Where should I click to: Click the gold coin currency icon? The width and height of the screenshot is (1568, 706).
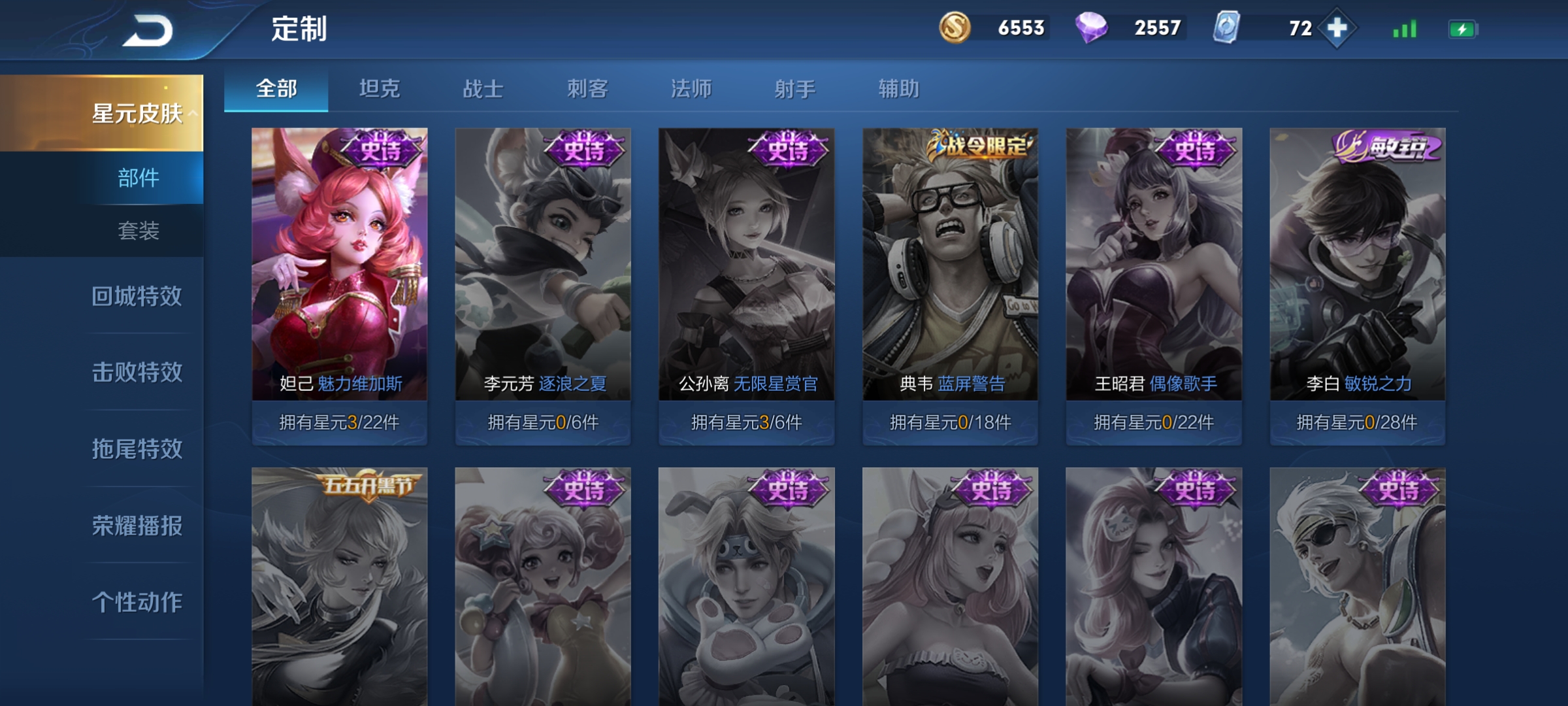pos(953,27)
